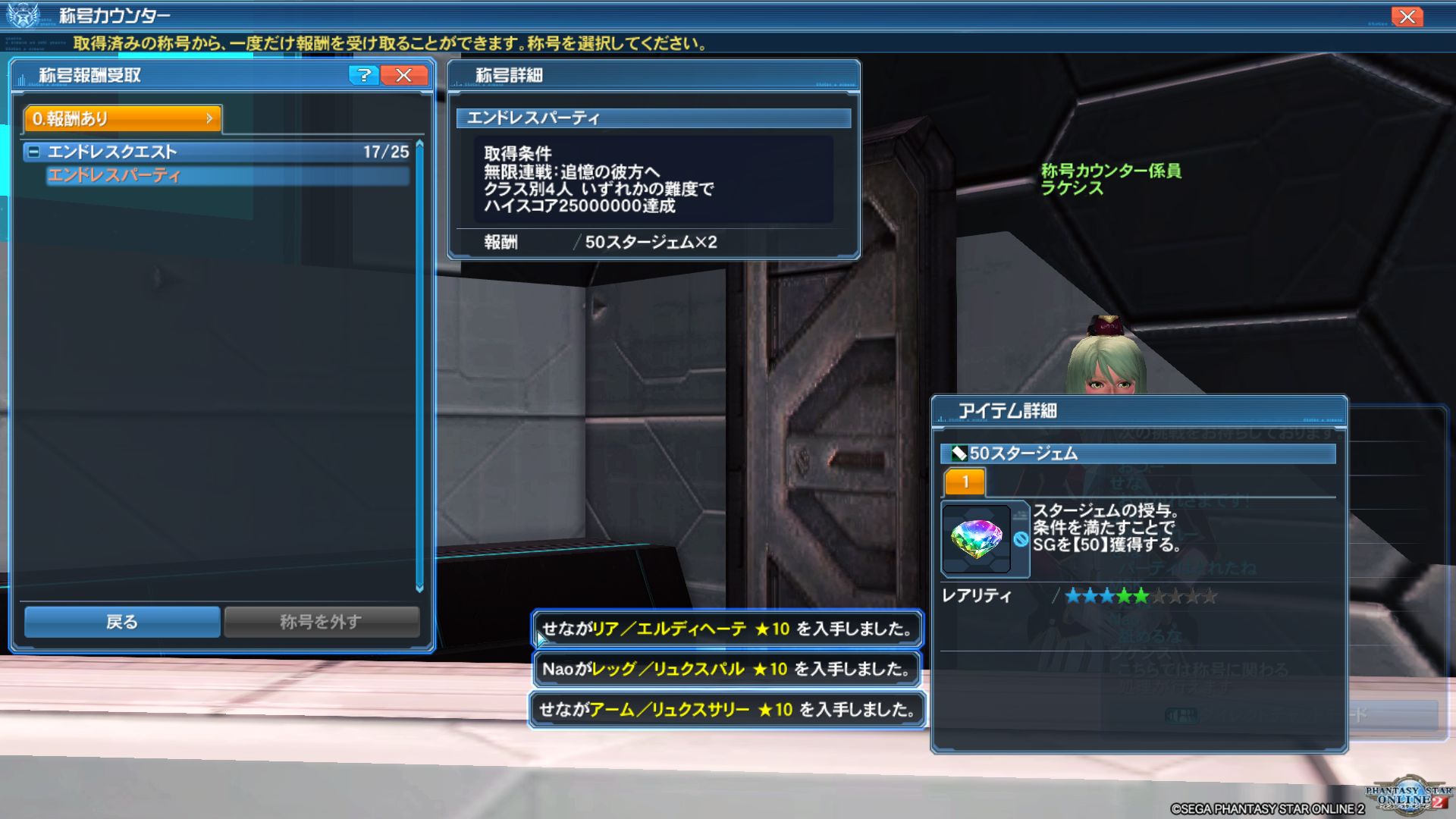1456x819 pixels.
Task: Select the 50スタージェム reward line
Action: point(650,242)
